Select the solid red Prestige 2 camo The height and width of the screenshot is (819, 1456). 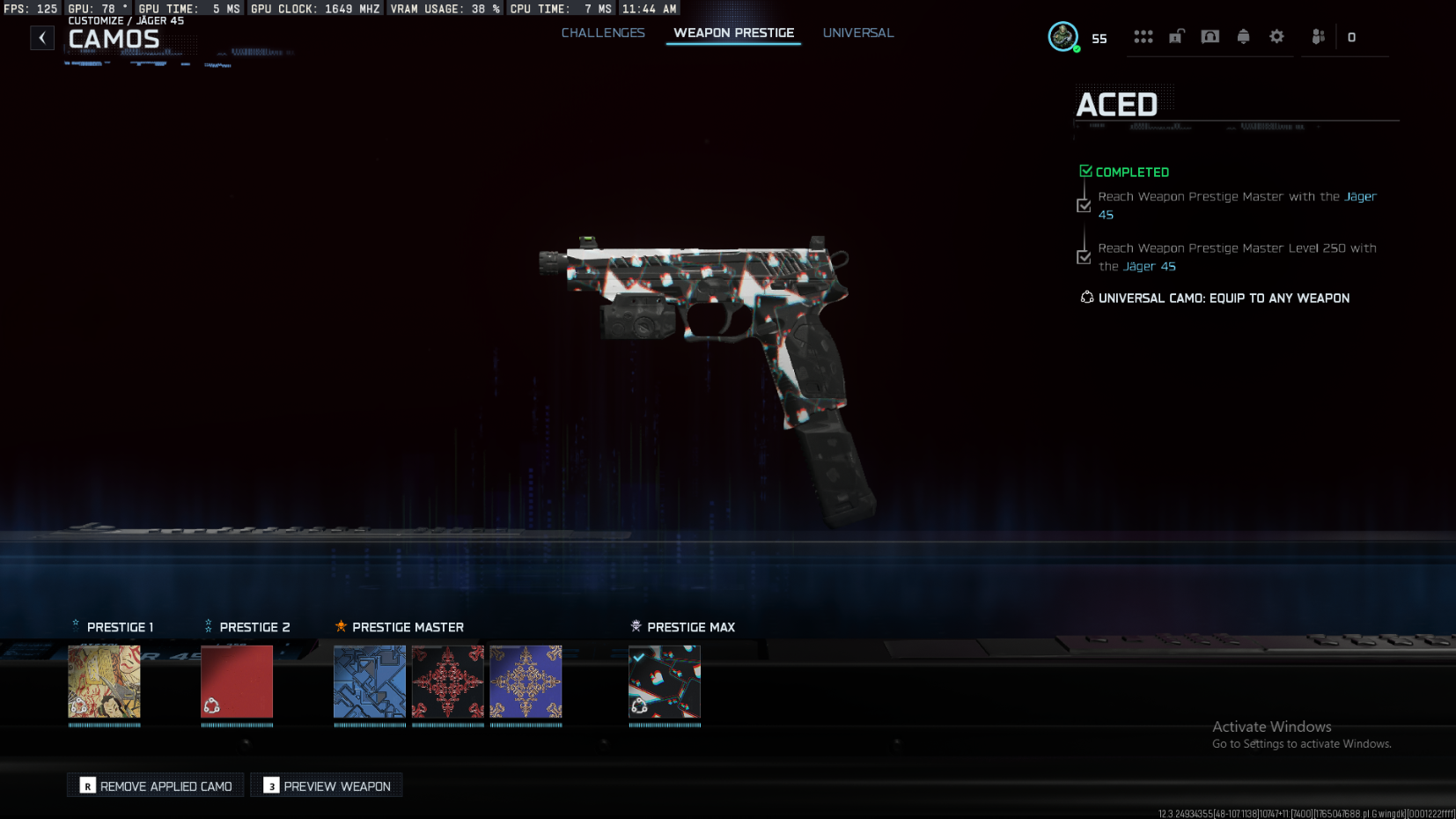[237, 682]
